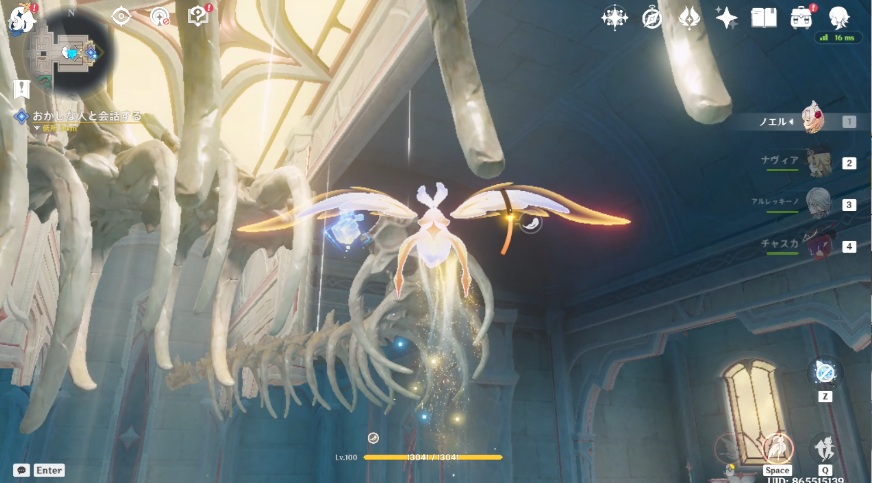Switch to party member アルレッキーノ

click(818, 203)
